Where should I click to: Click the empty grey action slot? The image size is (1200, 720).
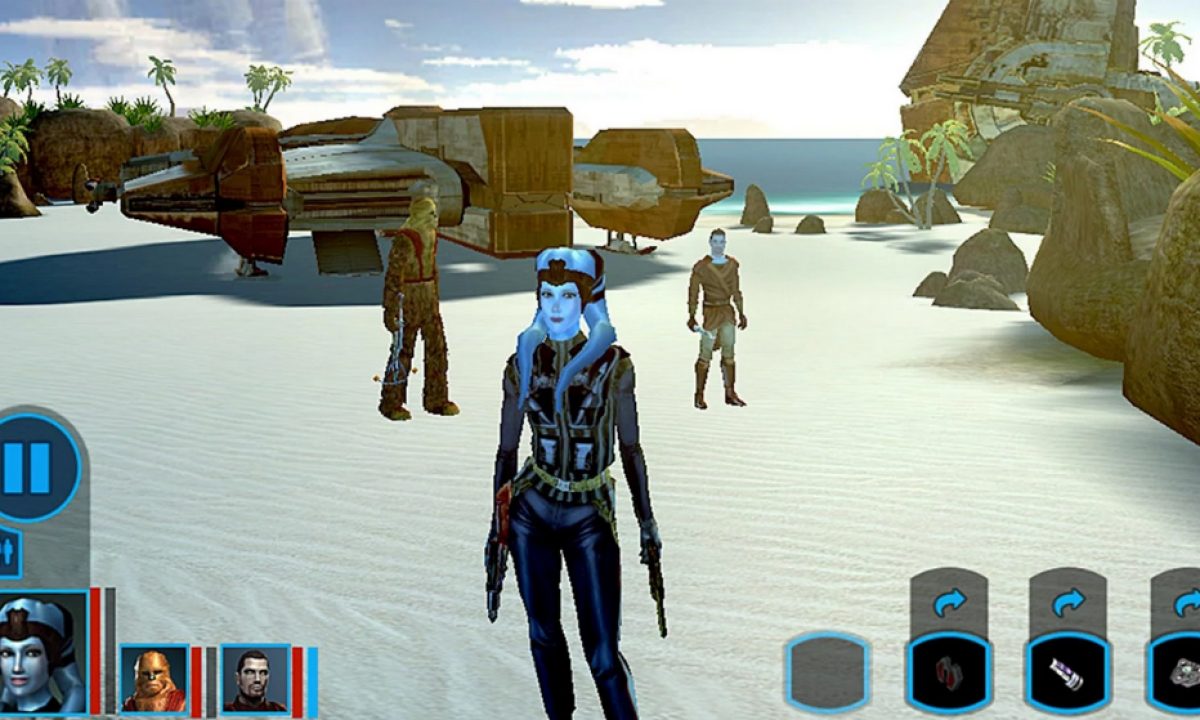click(x=828, y=671)
